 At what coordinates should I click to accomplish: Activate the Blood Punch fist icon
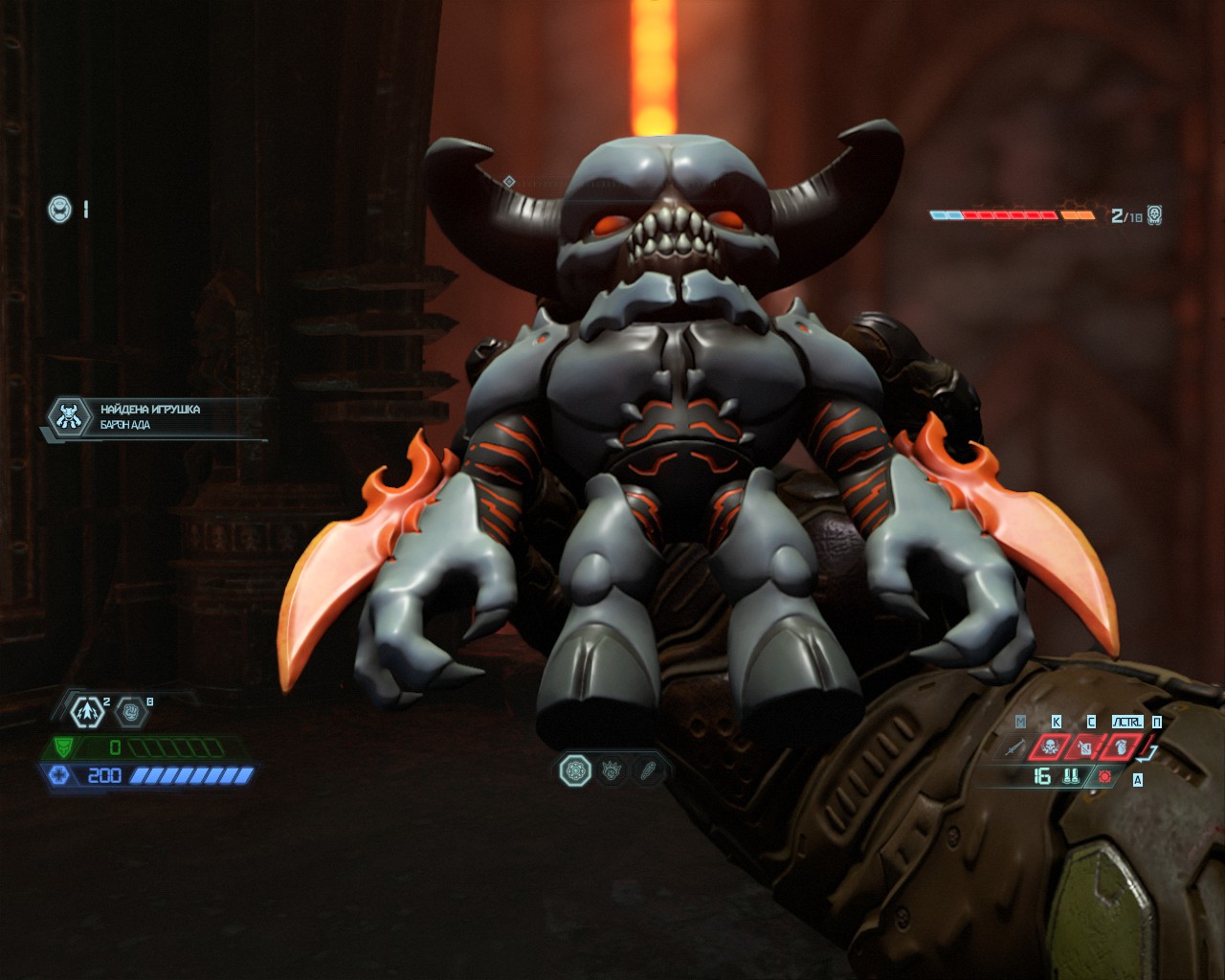tap(130, 711)
